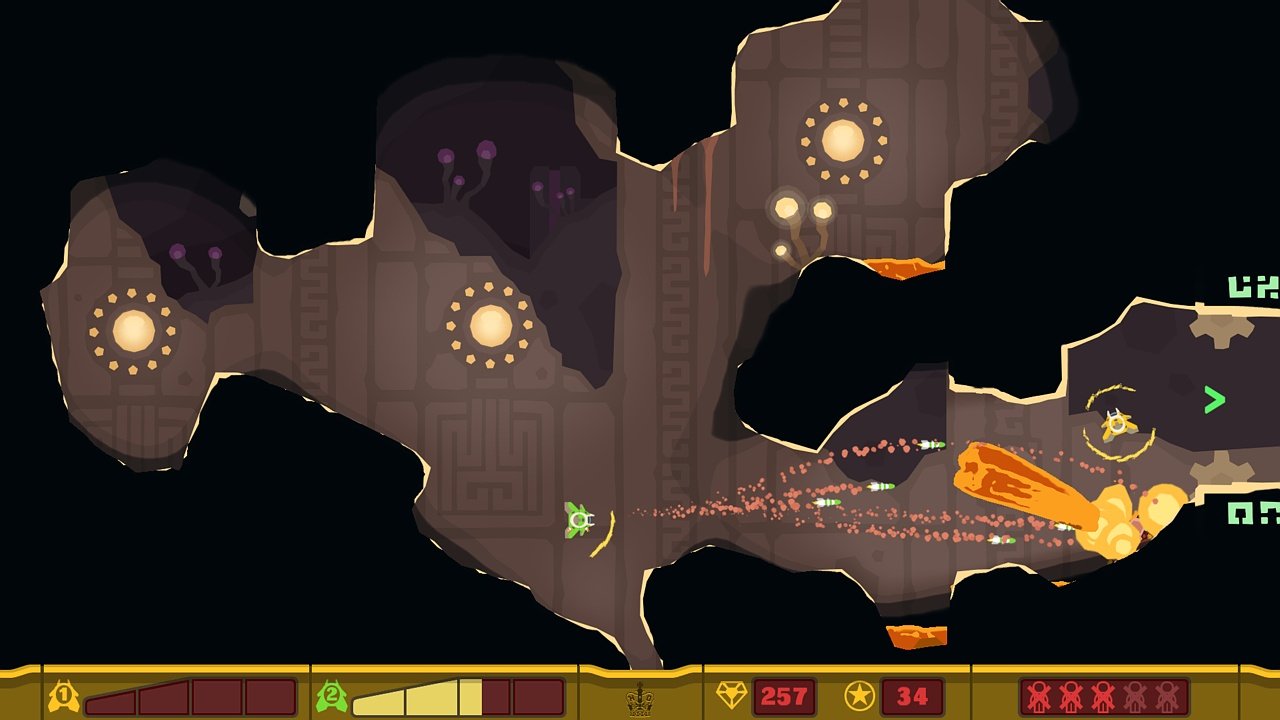
Task: Toggle the second astronaut rescue marker
Action: 1070,695
